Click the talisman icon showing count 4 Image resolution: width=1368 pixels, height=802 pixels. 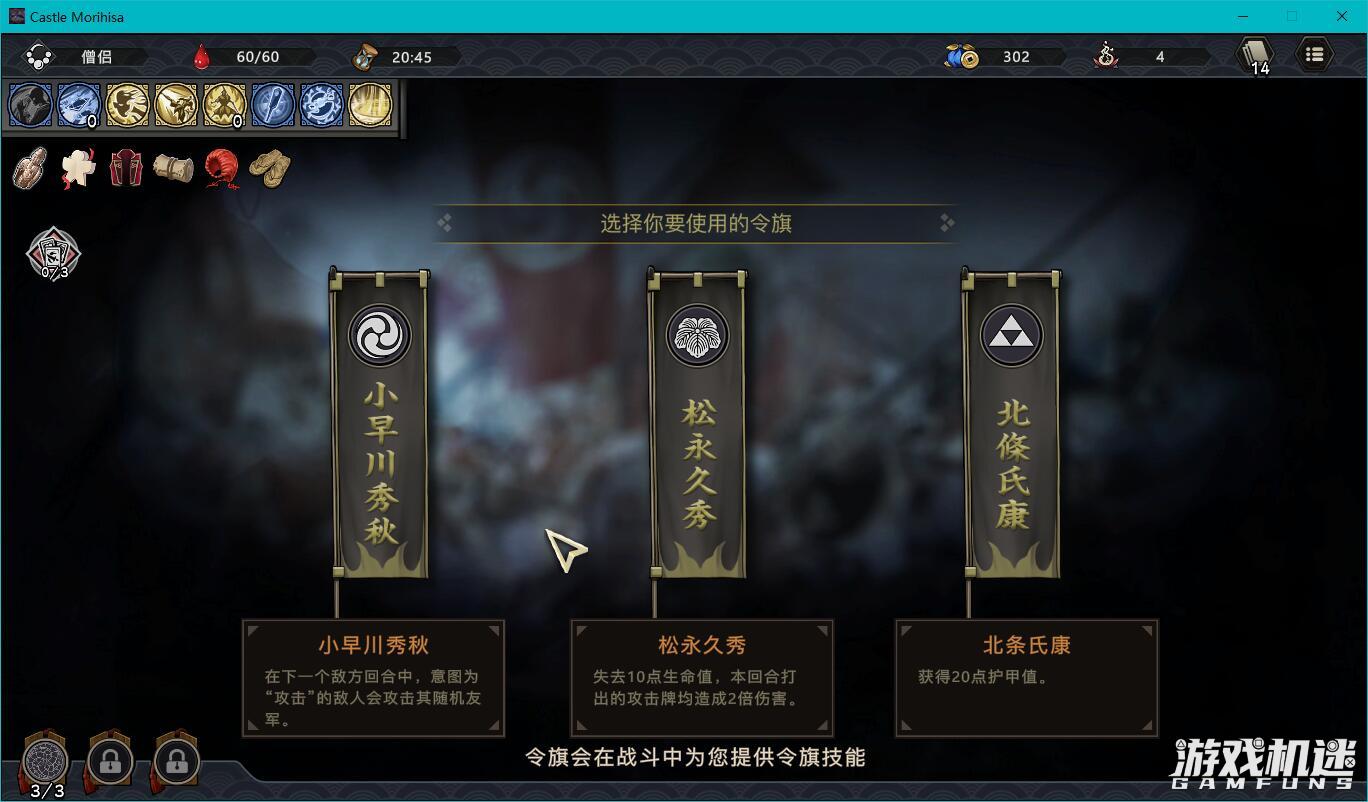pyautogui.click(x=1103, y=57)
